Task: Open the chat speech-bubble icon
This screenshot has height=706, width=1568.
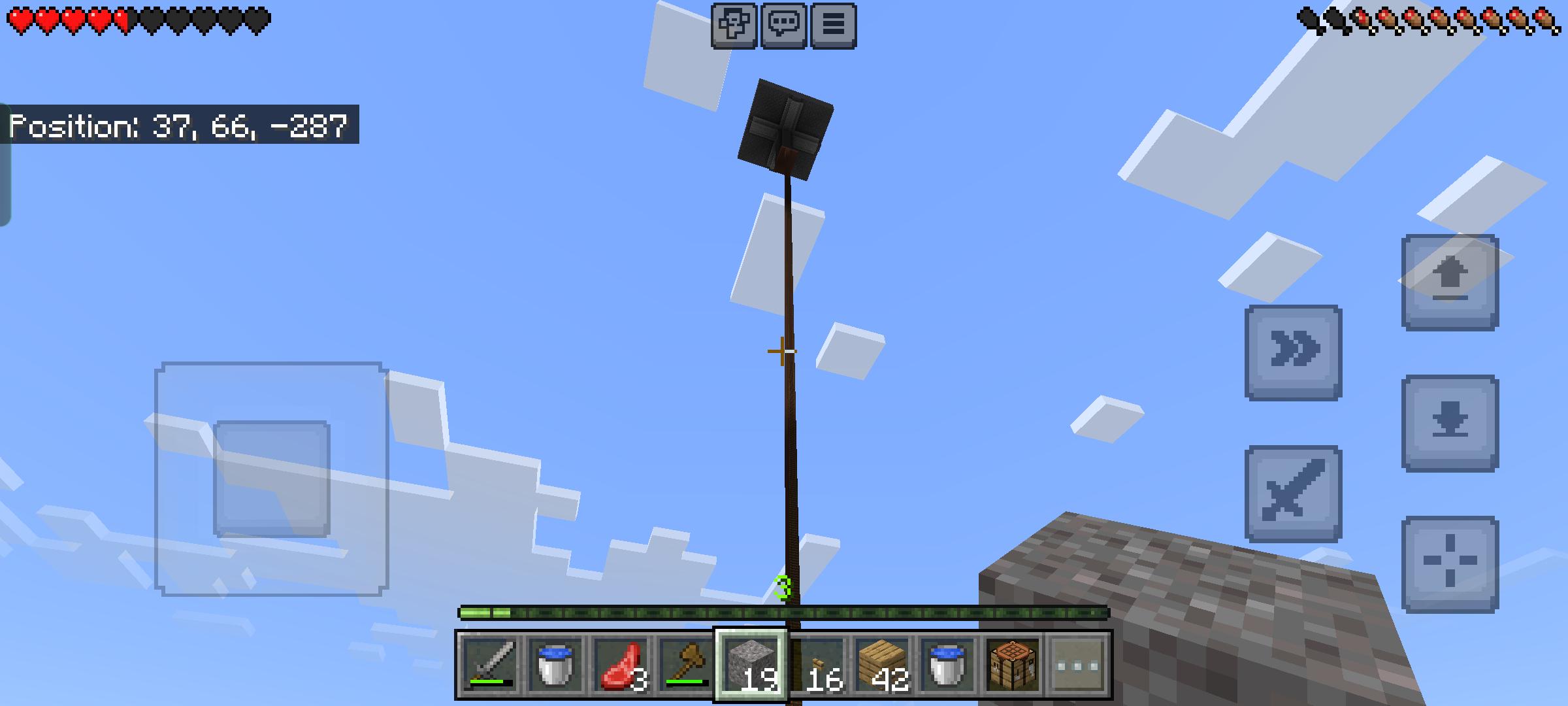Action: pyautogui.click(x=783, y=24)
